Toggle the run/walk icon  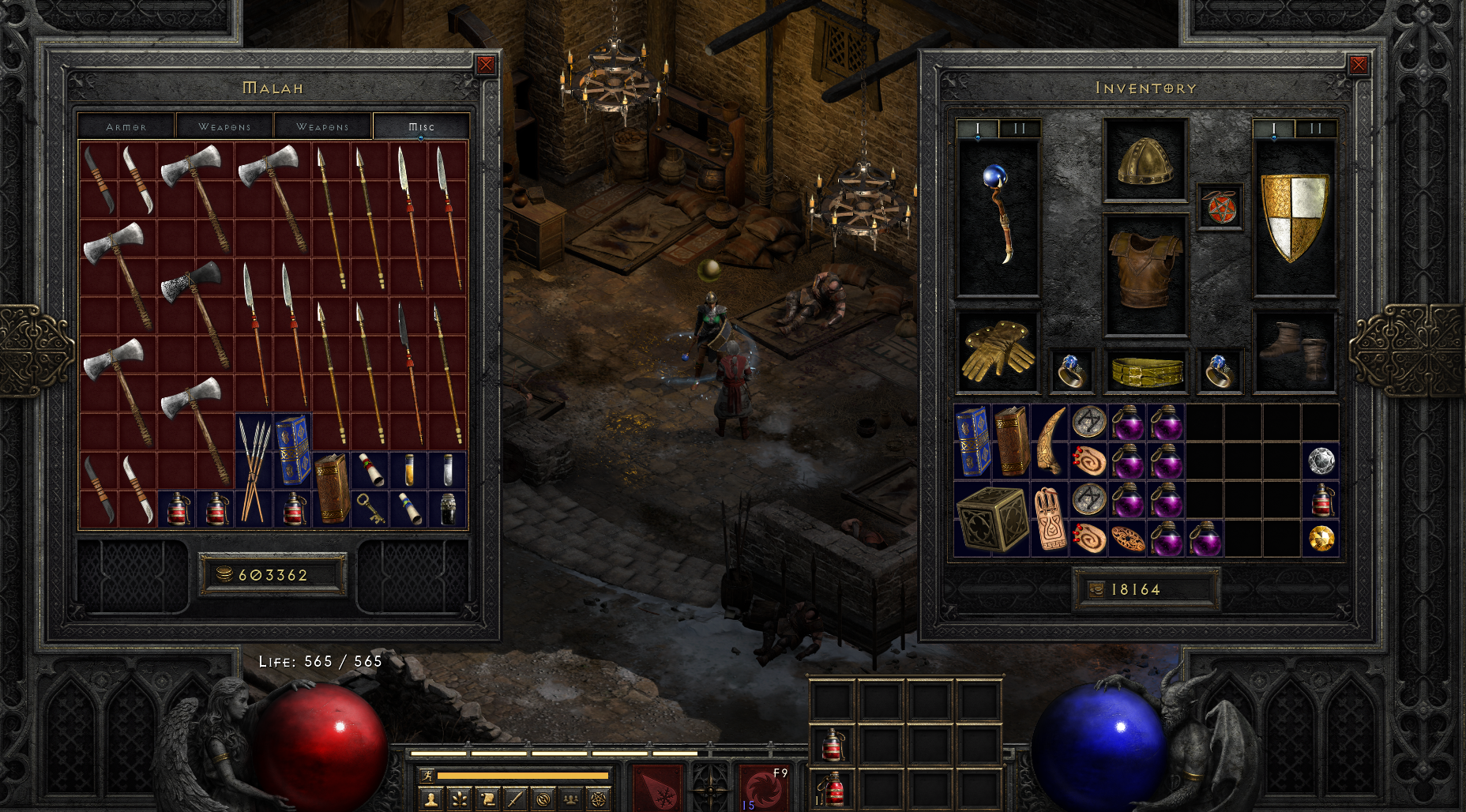tap(427, 776)
